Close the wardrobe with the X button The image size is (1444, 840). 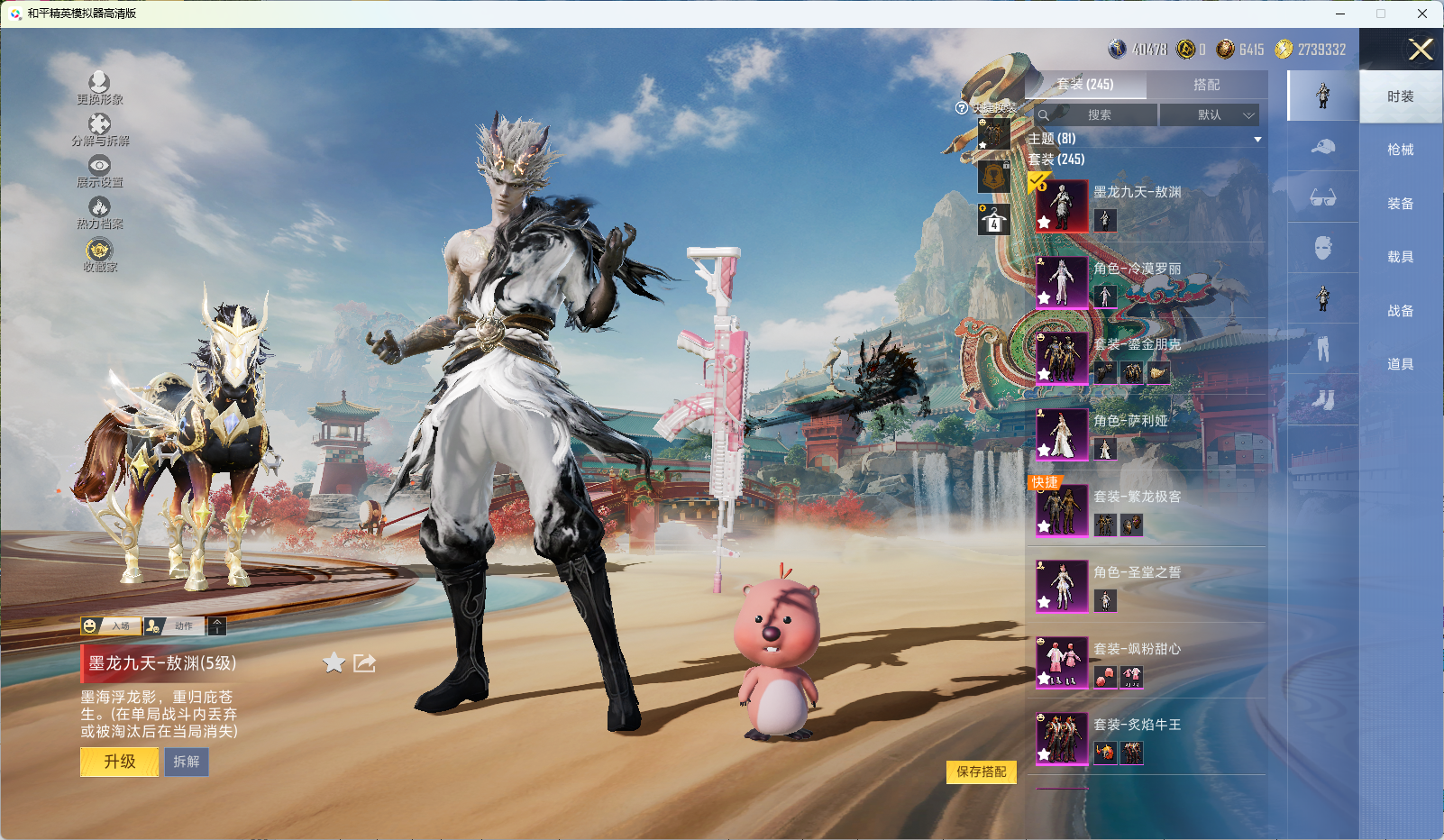tap(1421, 50)
